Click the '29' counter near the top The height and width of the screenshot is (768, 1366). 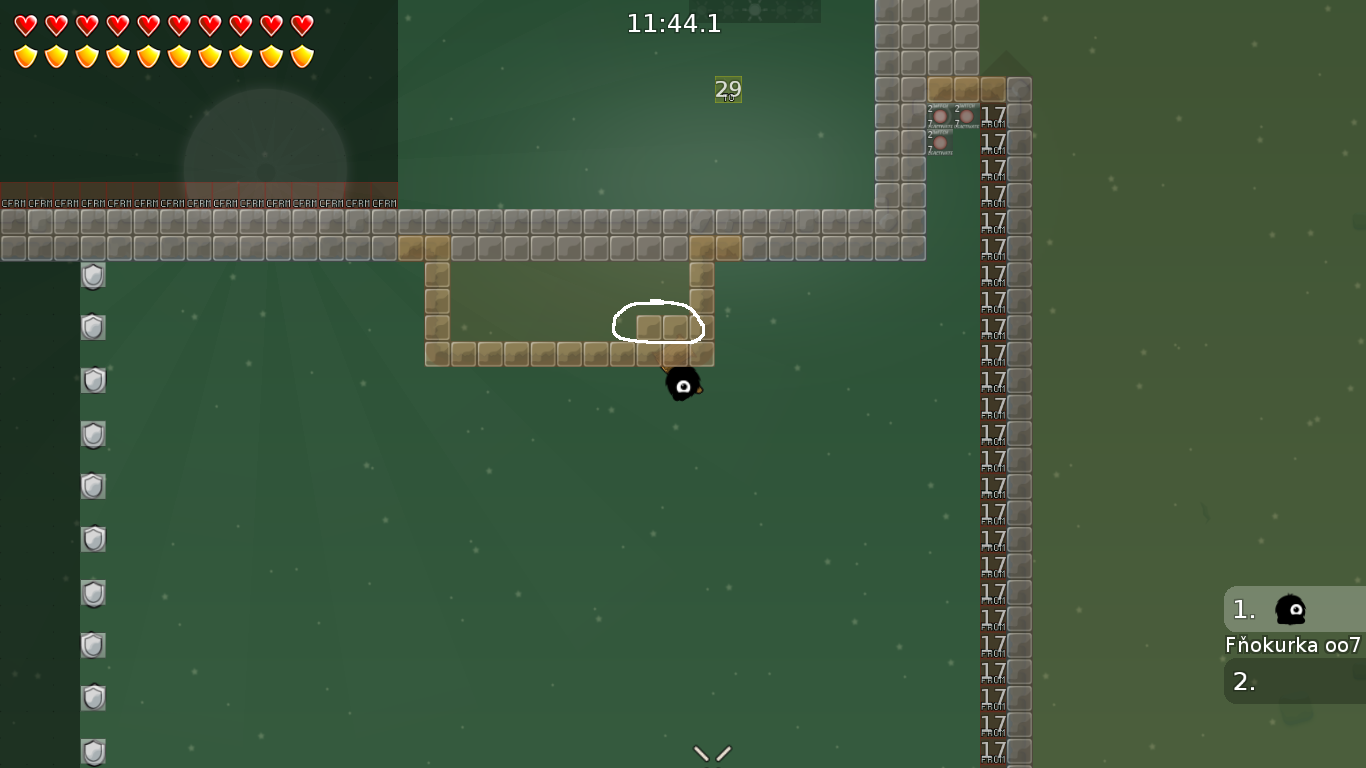pos(728,90)
